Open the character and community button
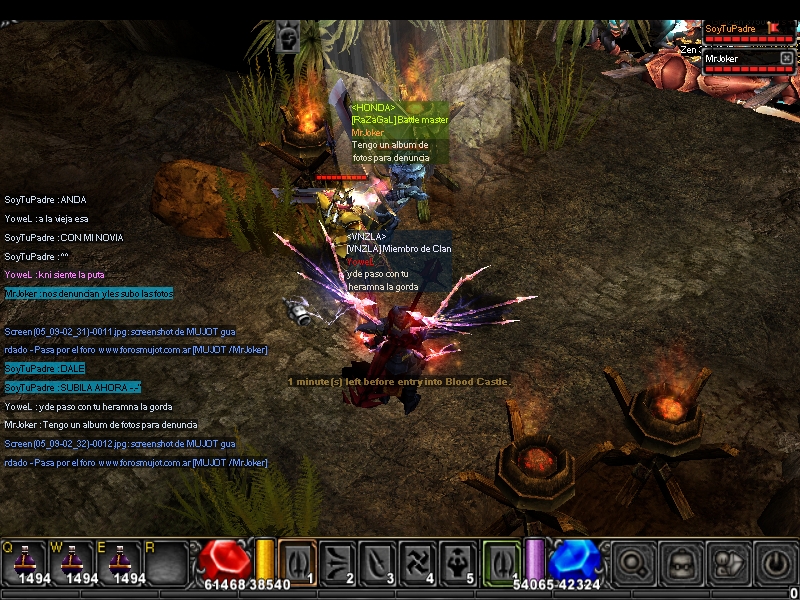 pyautogui.click(x=727, y=563)
